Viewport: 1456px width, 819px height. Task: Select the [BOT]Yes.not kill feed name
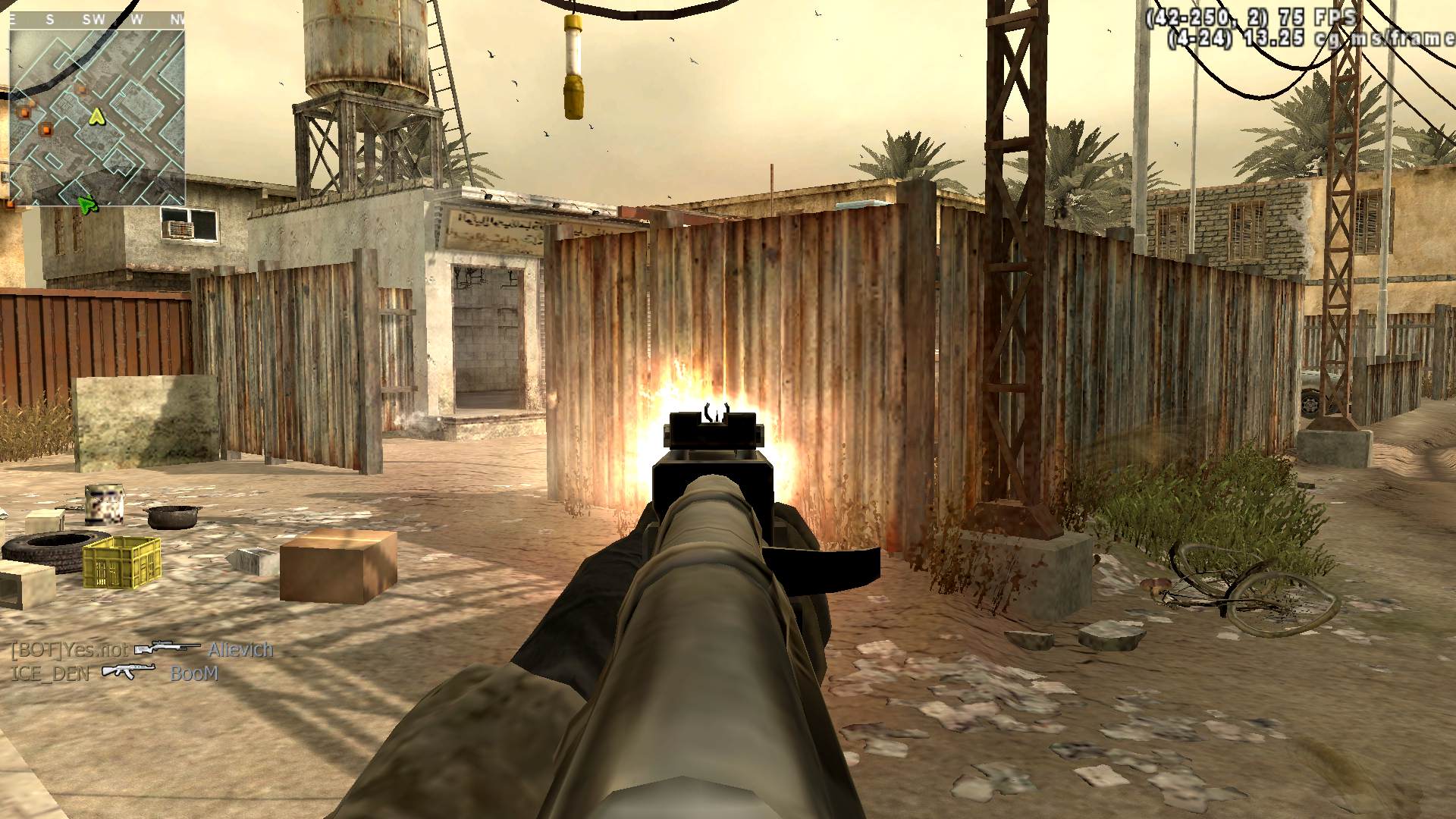[68, 650]
